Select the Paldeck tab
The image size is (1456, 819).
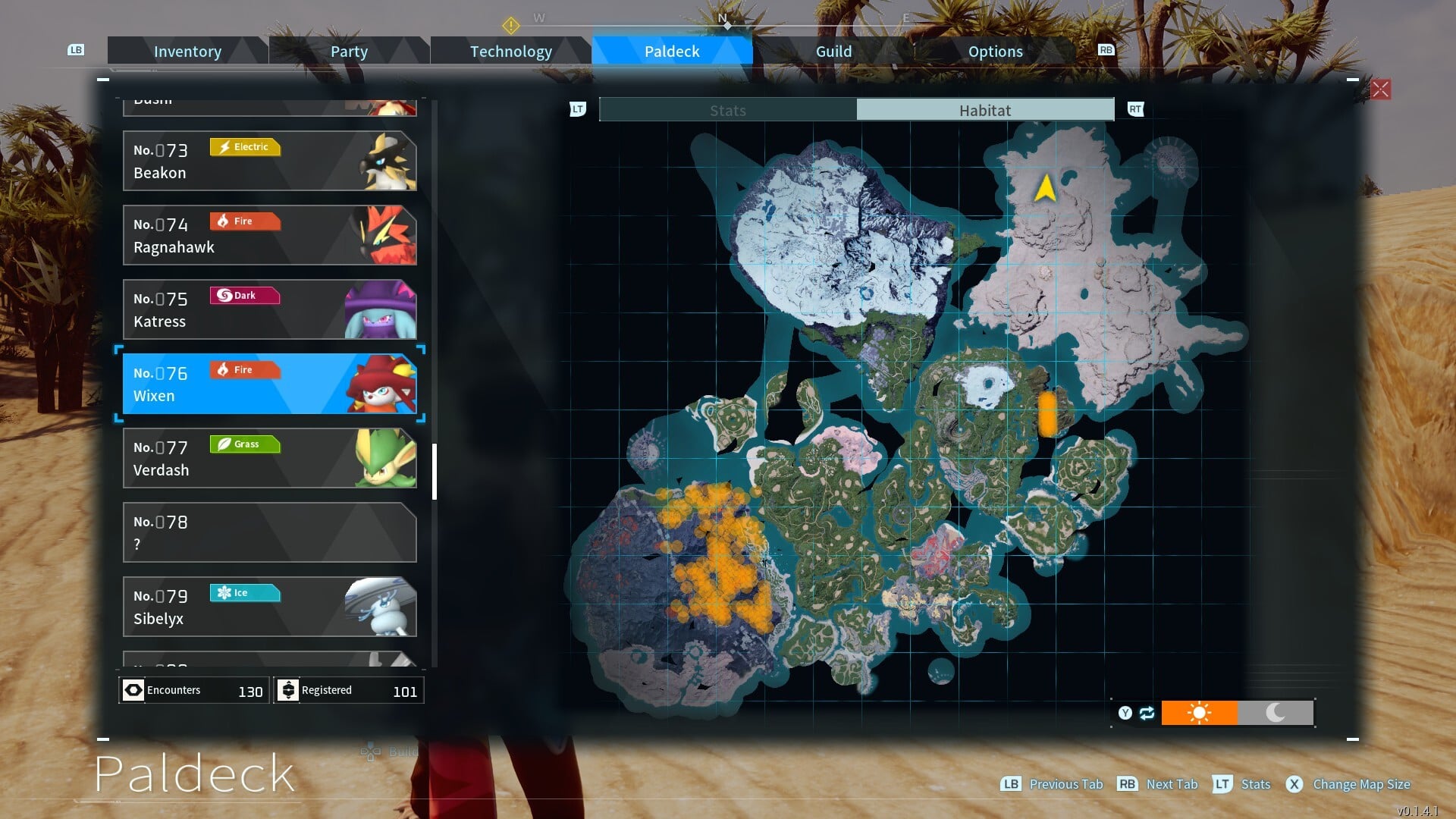point(672,52)
